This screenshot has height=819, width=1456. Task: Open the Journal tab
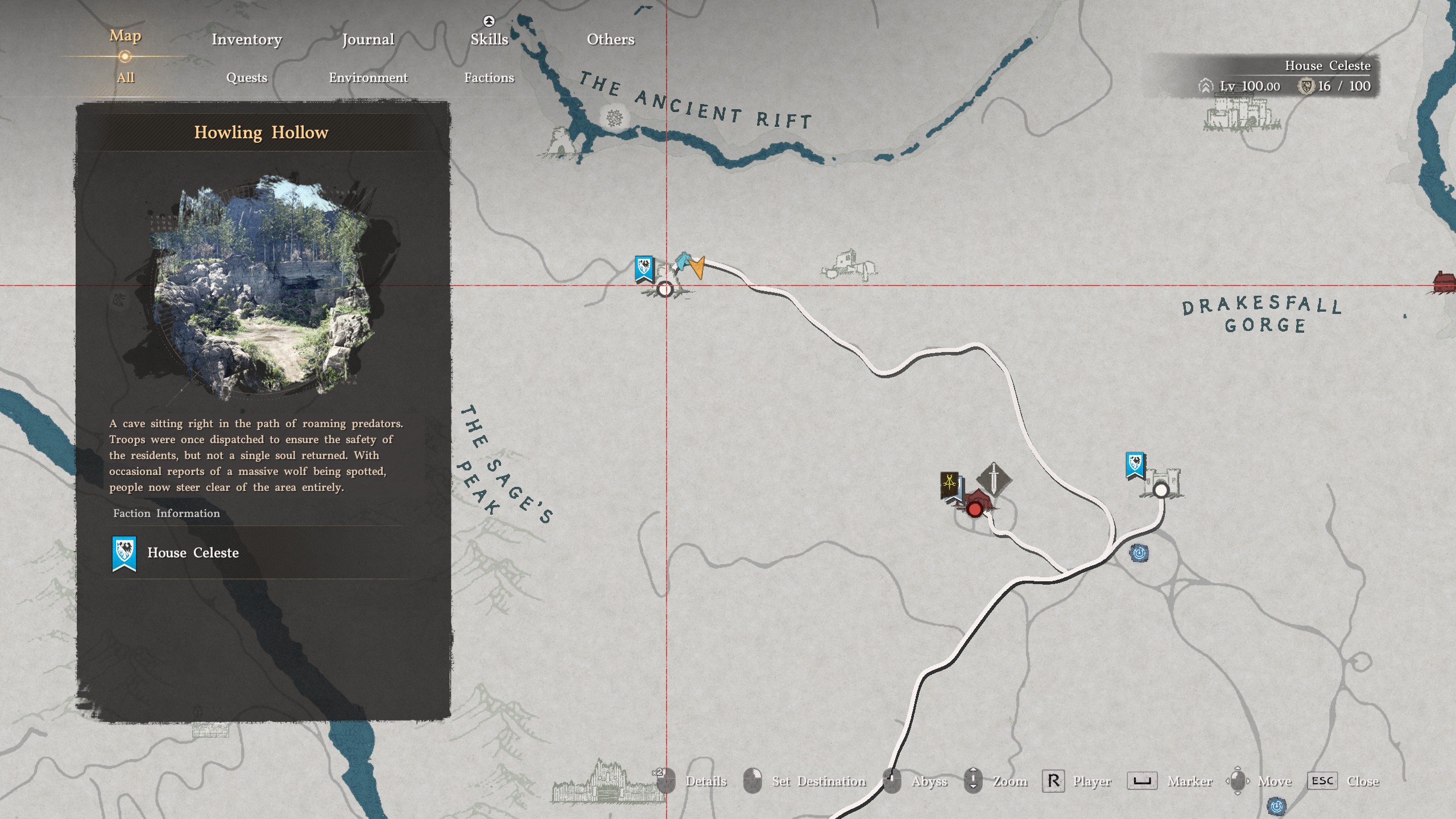(x=368, y=39)
